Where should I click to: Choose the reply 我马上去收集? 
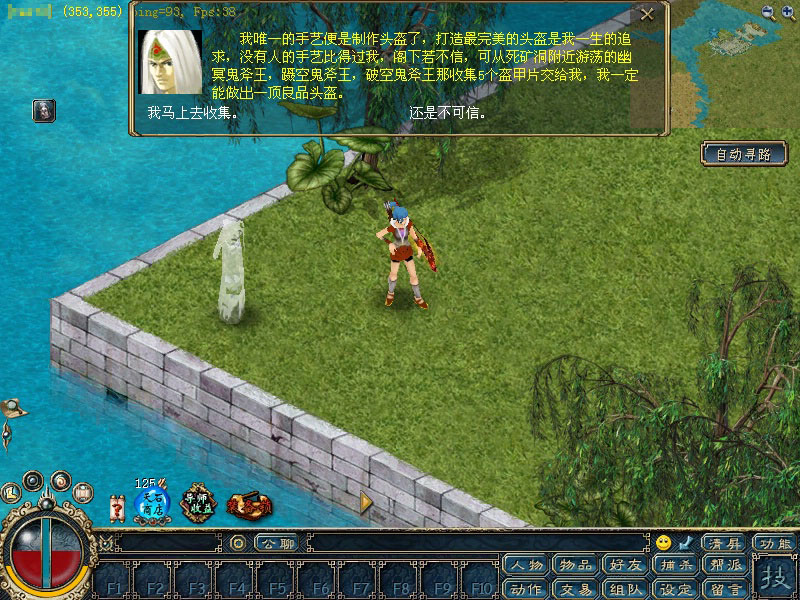(x=192, y=113)
